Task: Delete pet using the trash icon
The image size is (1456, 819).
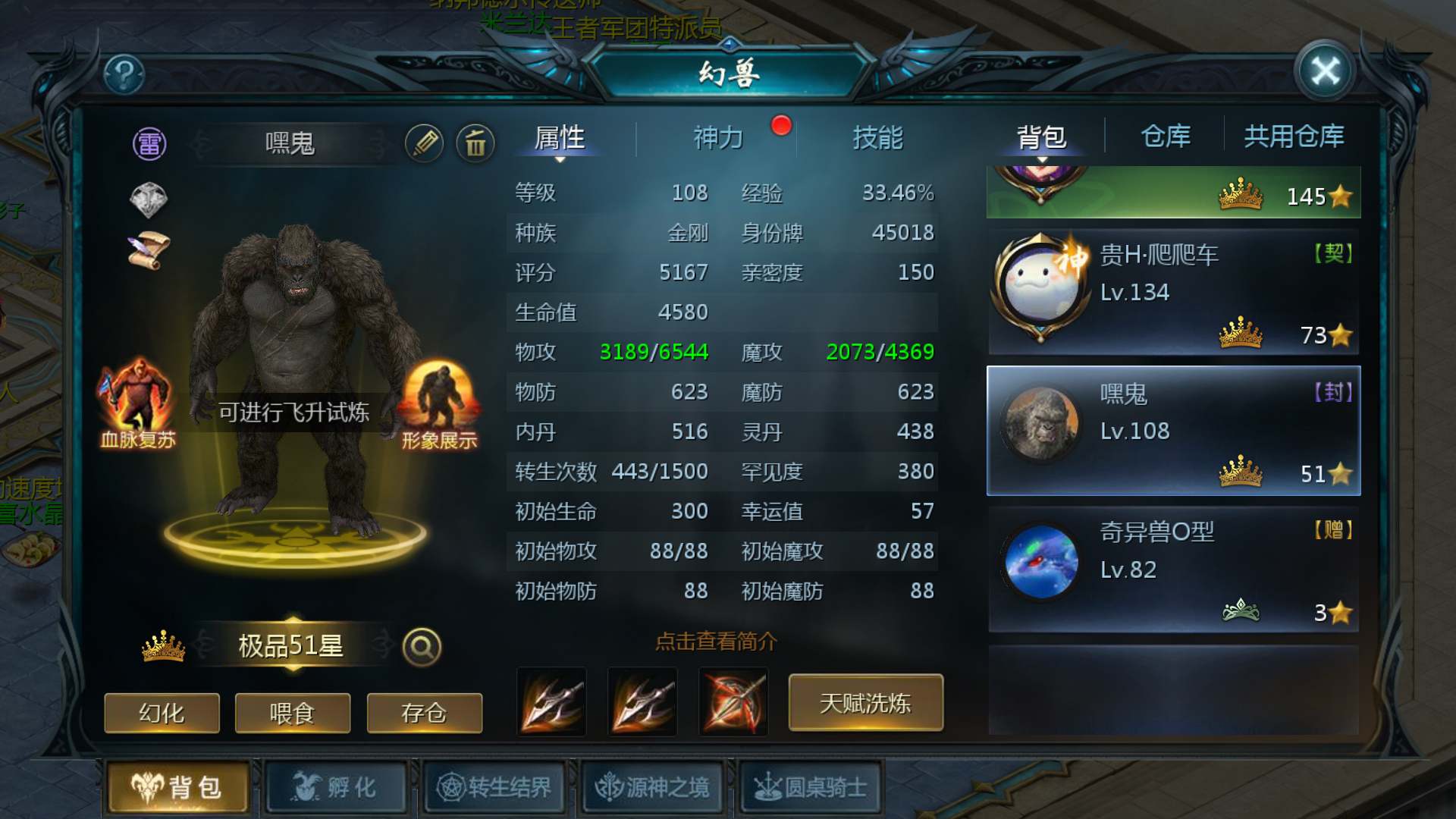Action: point(475,143)
